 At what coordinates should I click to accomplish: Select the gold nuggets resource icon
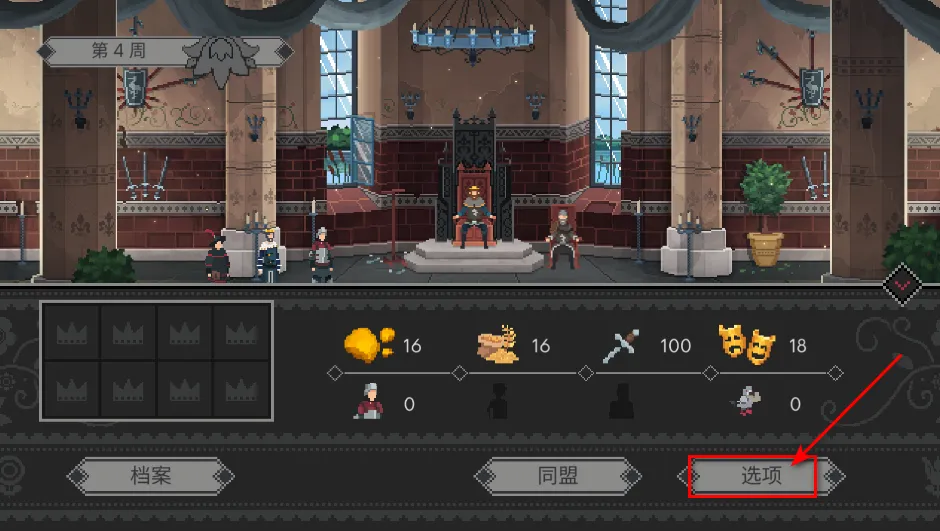[367, 346]
